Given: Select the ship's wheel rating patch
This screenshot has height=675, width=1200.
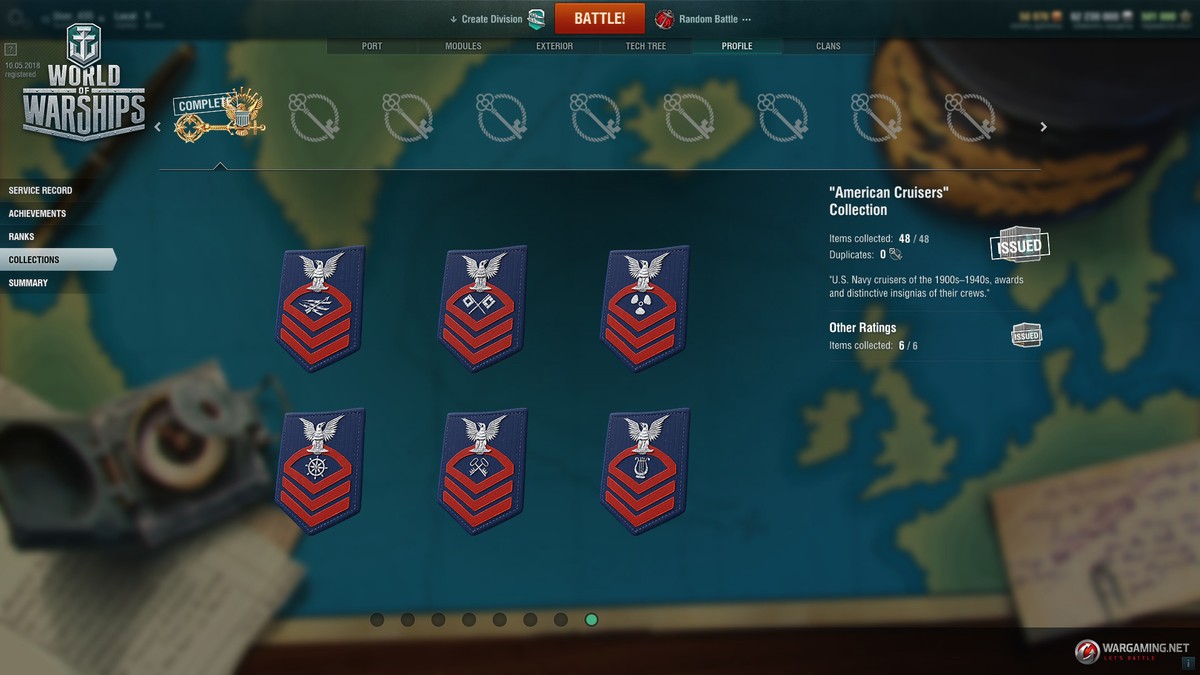Looking at the screenshot, I should [x=319, y=470].
